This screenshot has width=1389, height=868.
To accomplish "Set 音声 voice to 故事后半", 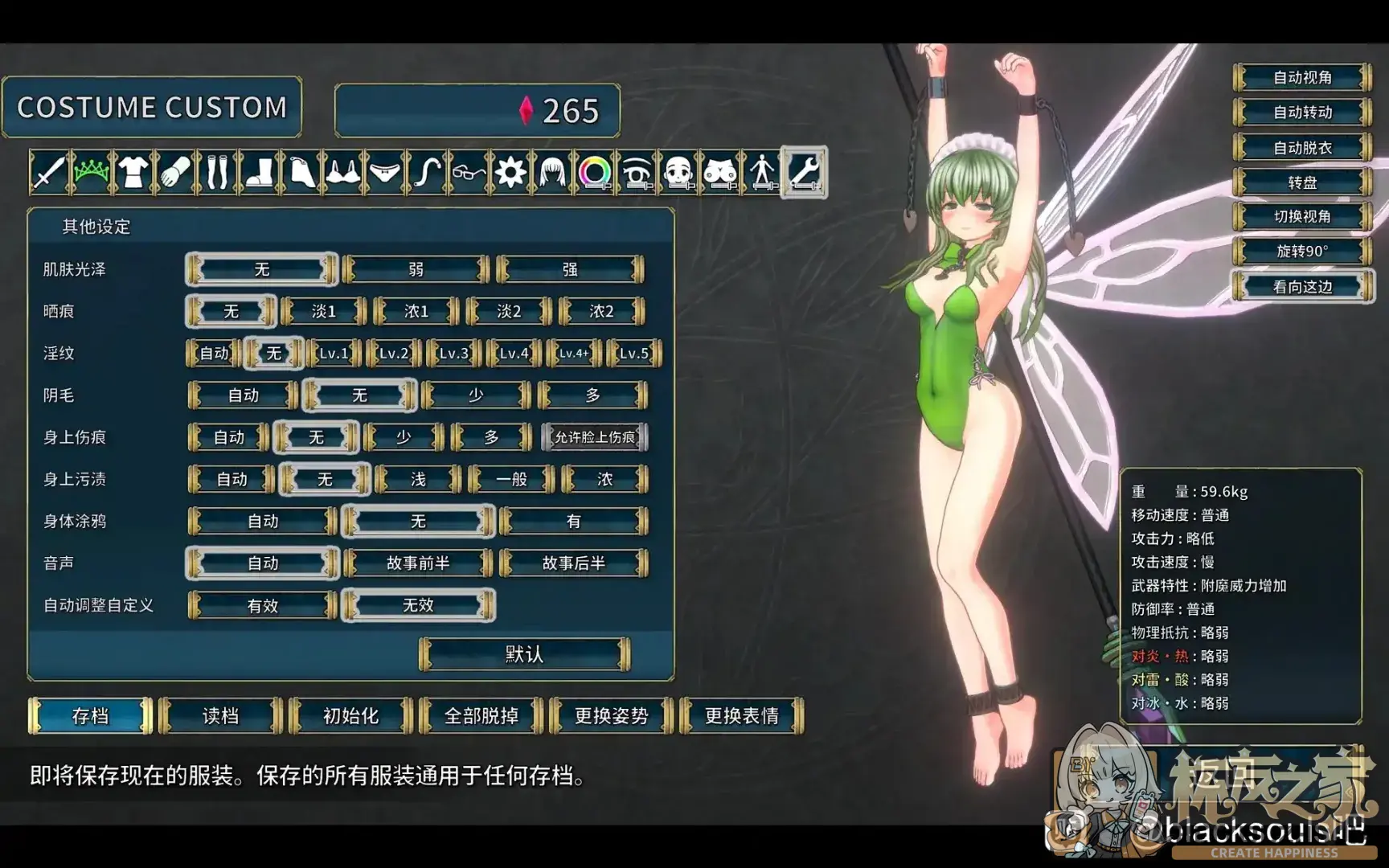I will [x=573, y=563].
